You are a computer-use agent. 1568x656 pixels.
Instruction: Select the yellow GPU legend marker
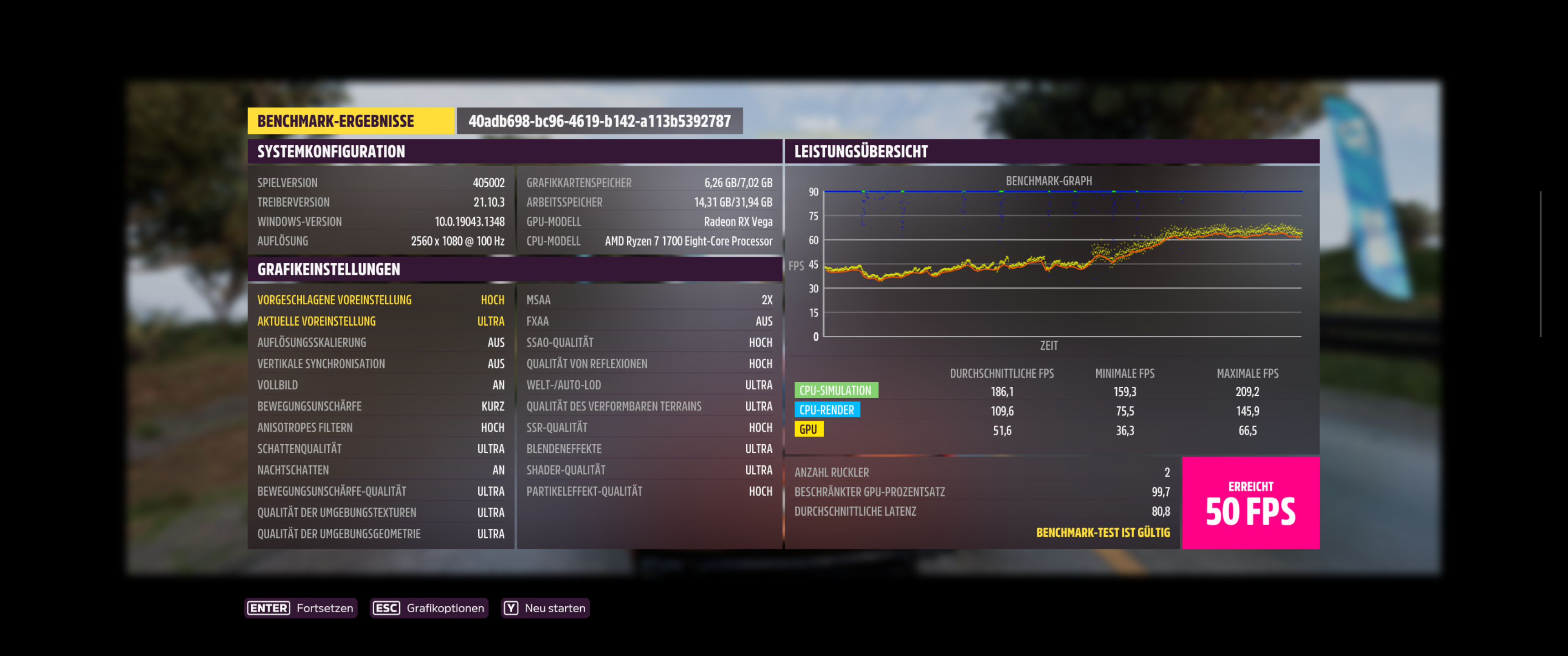810,429
